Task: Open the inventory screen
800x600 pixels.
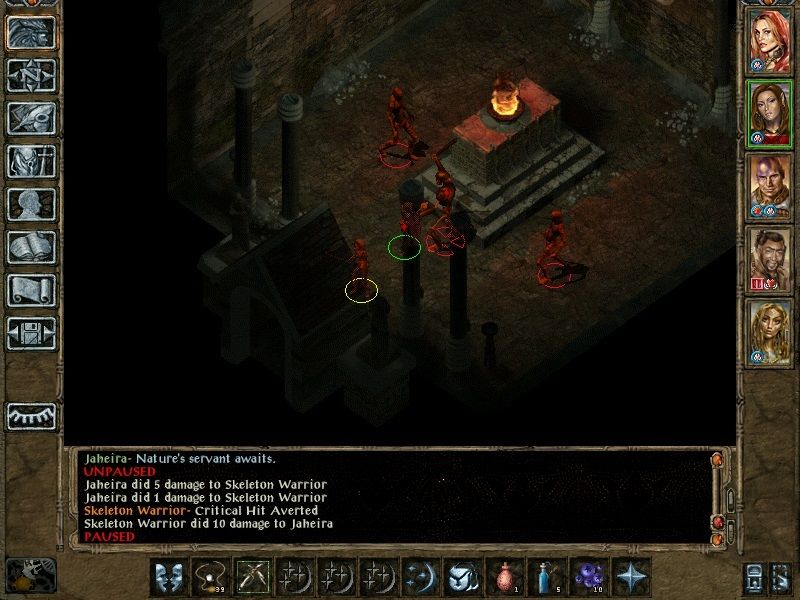Action: tap(31, 161)
